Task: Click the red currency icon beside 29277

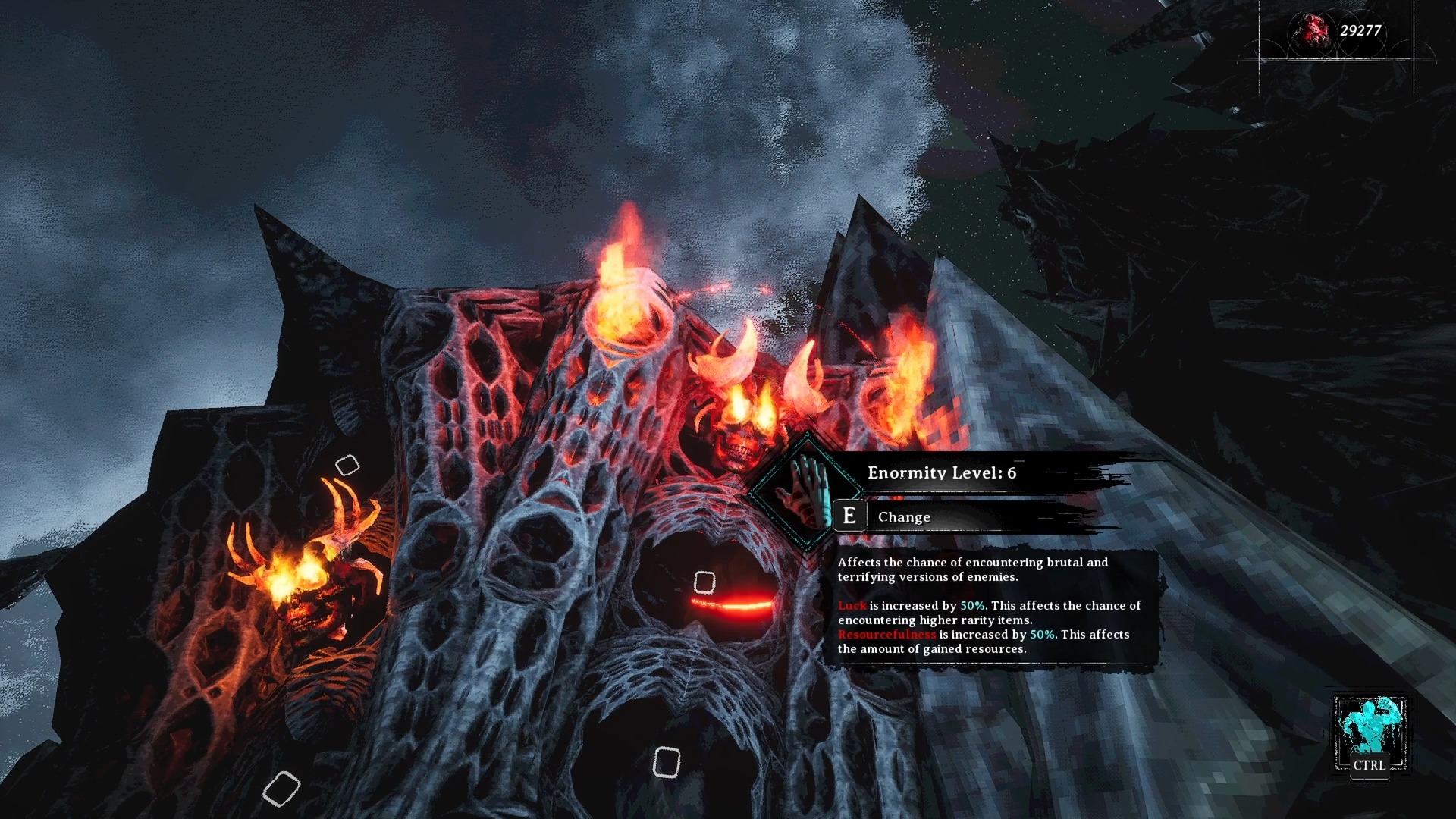Action: (x=1311, y=31)
